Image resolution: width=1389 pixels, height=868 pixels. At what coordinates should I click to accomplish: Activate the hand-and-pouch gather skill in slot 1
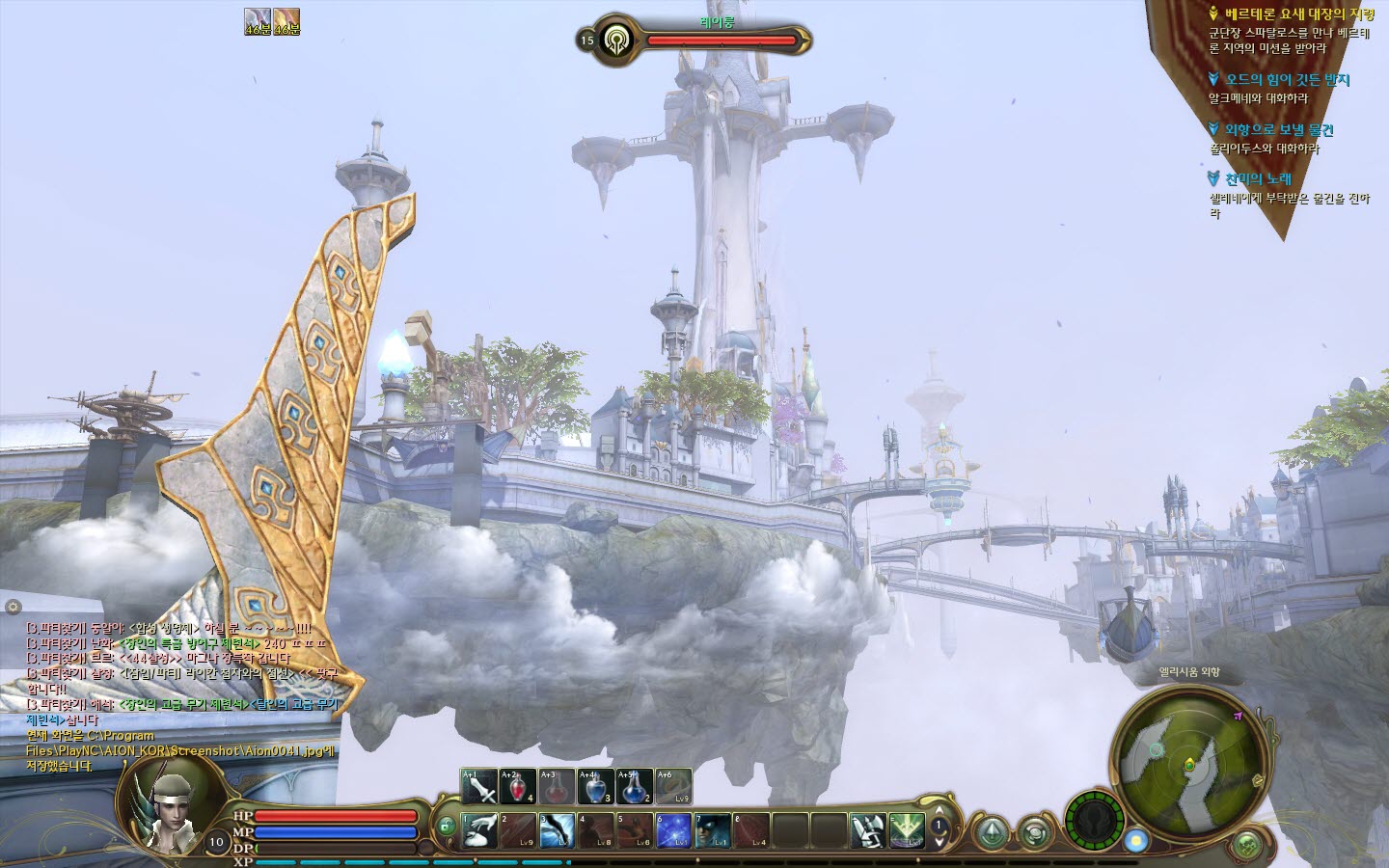[479, 830]
